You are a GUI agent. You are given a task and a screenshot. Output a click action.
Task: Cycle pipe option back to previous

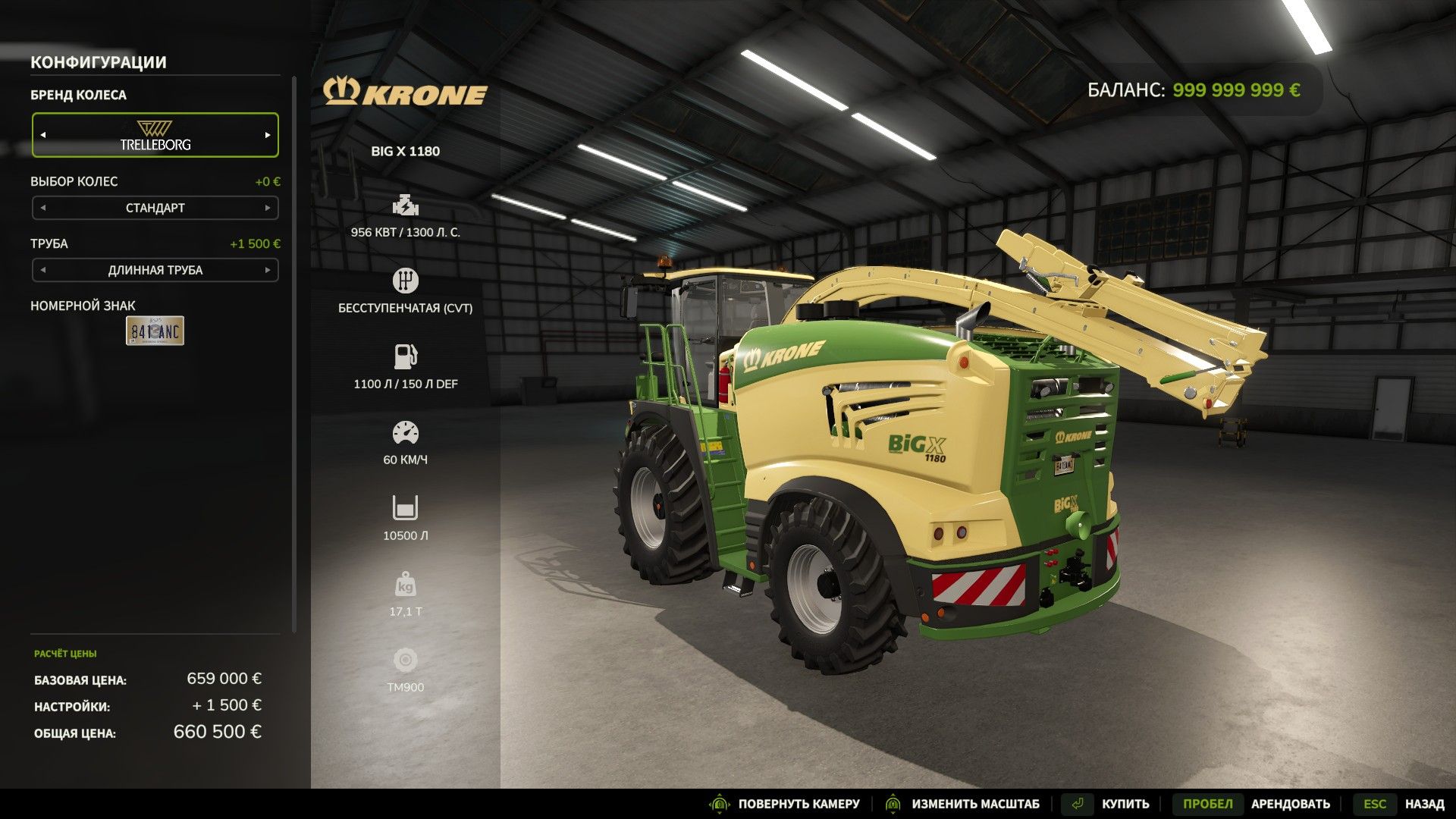pyautogui.click(x=43, y=270)
